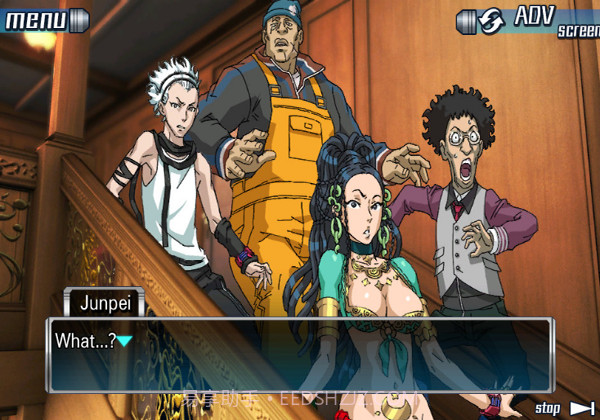
Task: Advance Junpei's dialogue text box
Action: 299,354
